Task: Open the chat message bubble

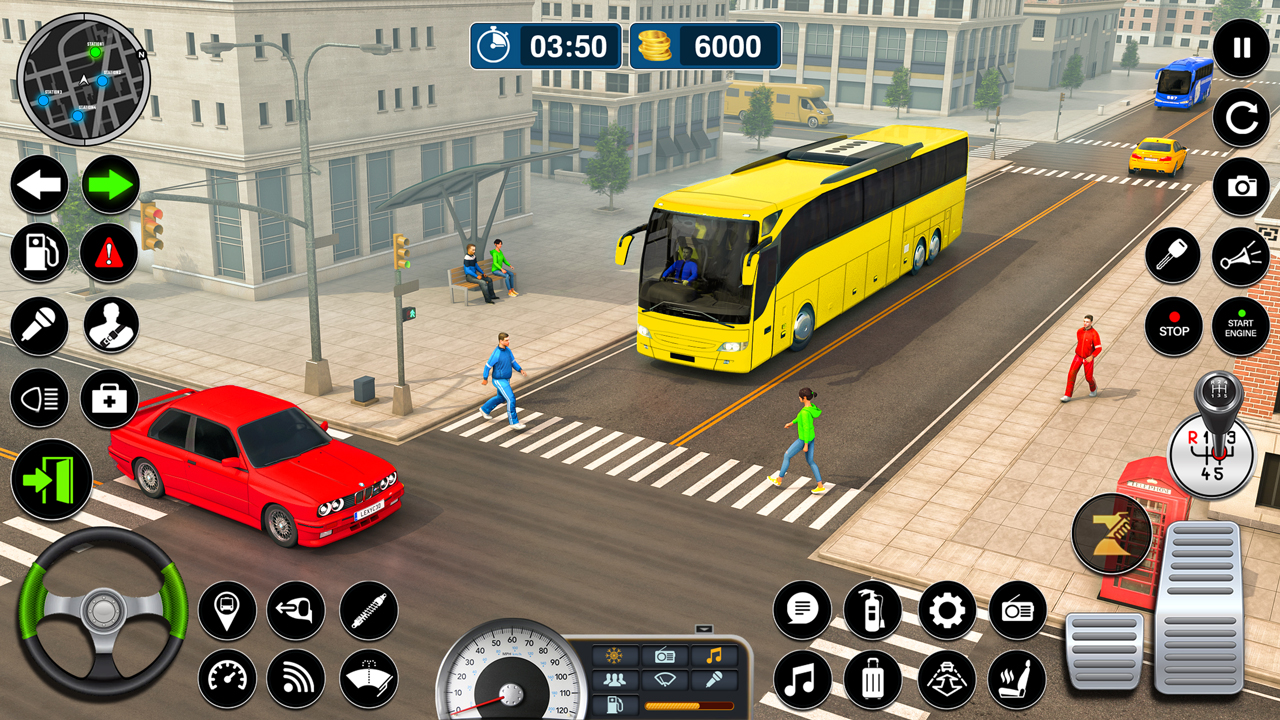Action: [802, 610]
